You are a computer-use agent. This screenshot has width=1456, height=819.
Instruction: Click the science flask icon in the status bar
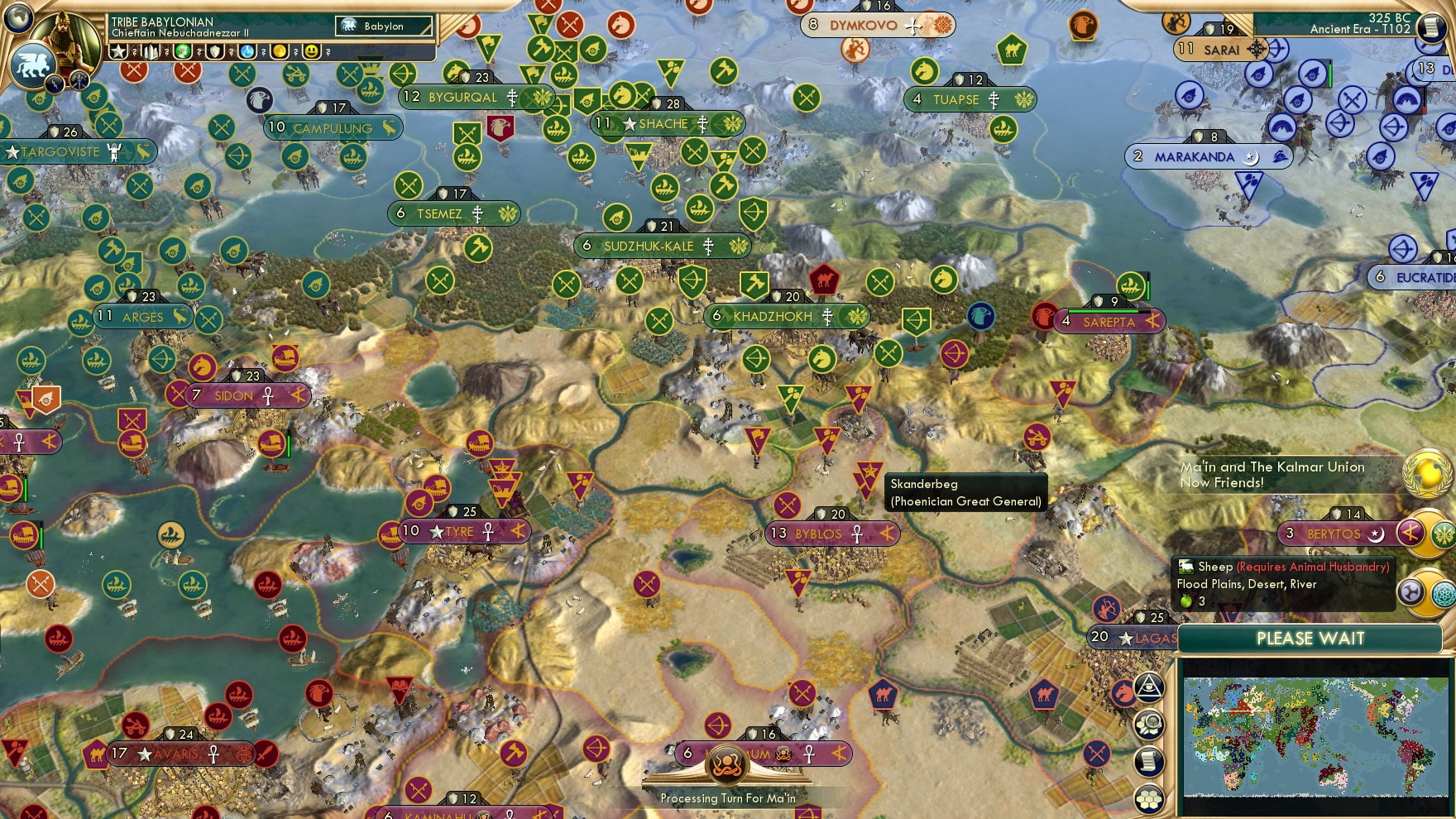247,51
